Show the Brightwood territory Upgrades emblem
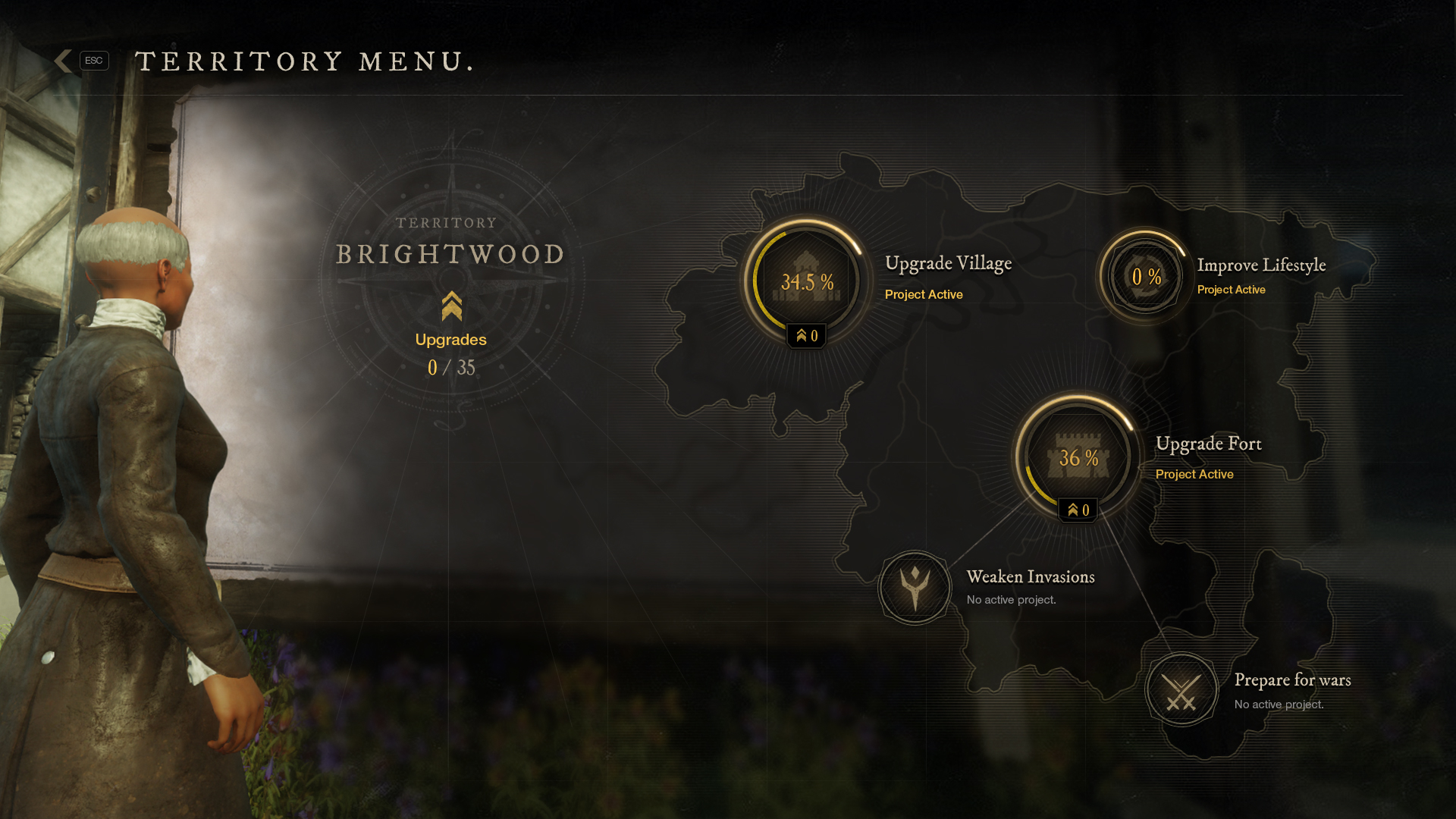The width and height of the screenshot is (1456, 819). point(451,307)
